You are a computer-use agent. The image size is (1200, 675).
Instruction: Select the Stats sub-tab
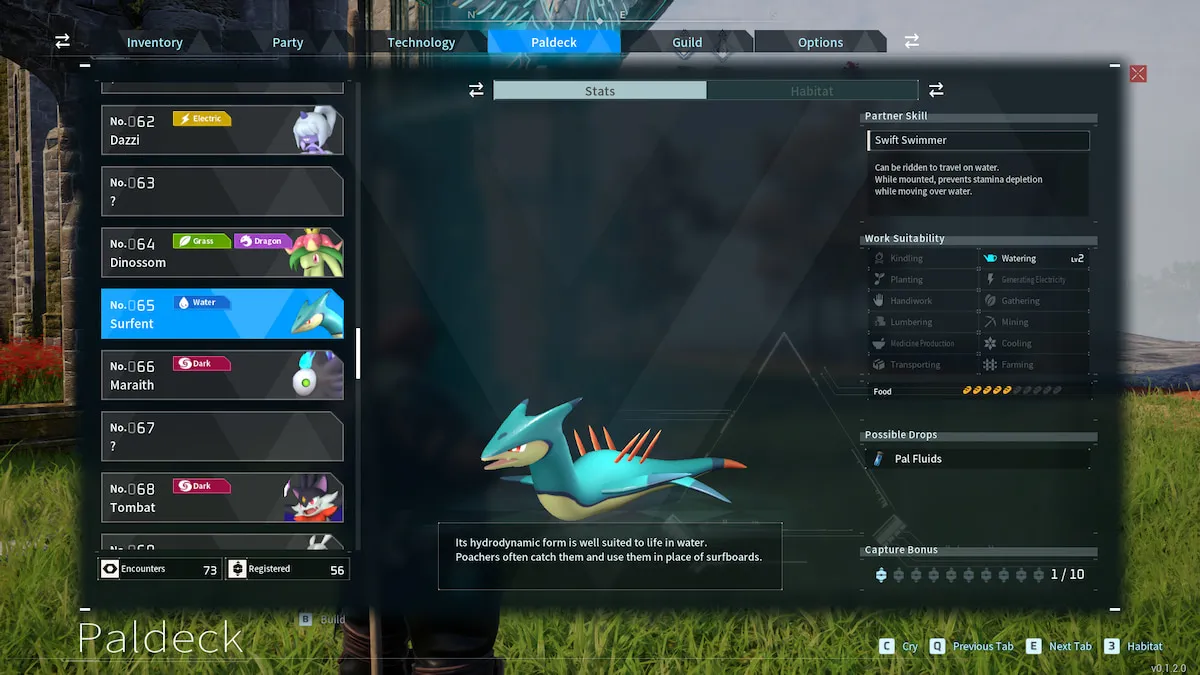click(600, 91)
